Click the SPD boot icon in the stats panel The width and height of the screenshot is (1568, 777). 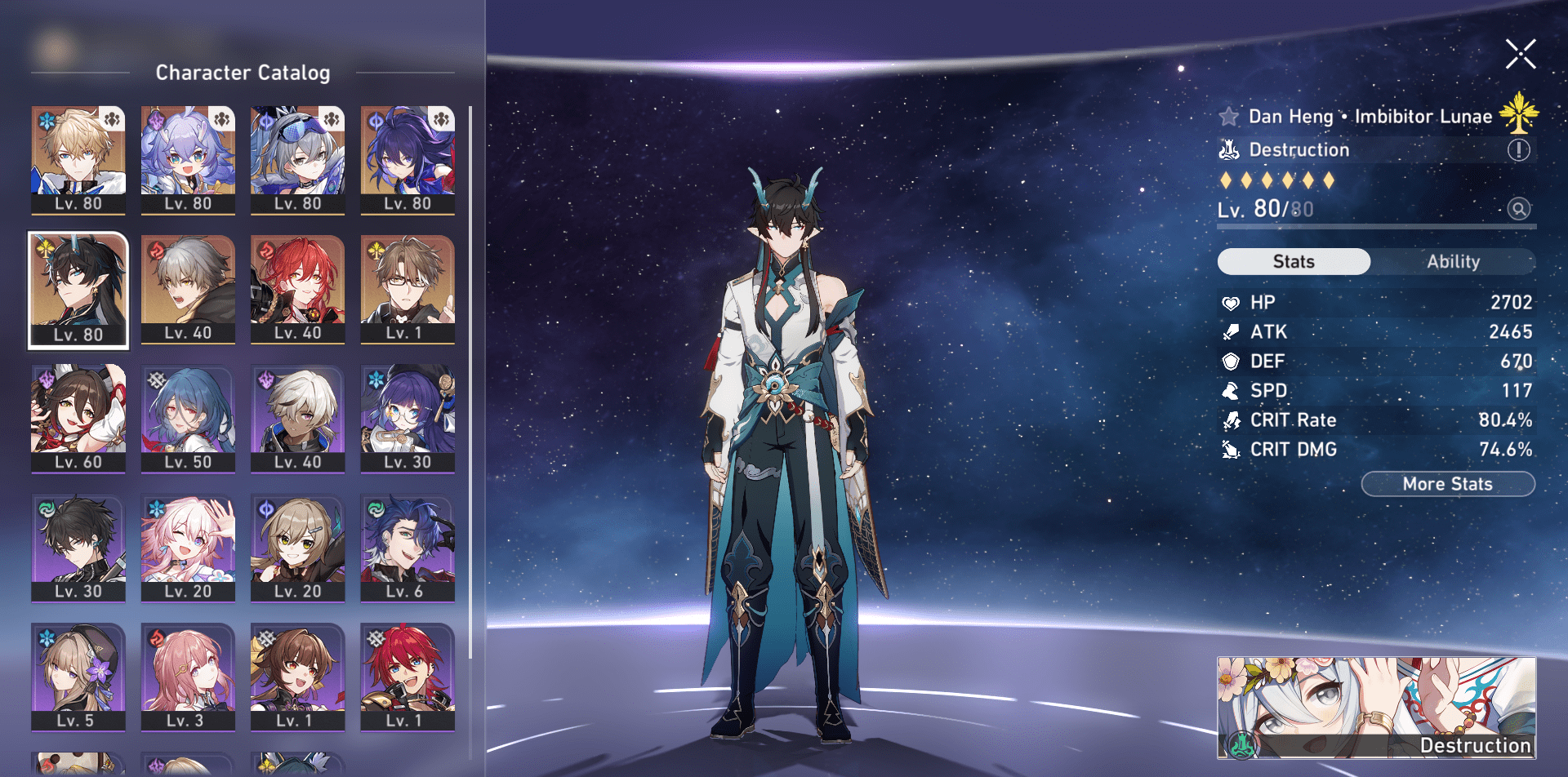[1230, 390]
